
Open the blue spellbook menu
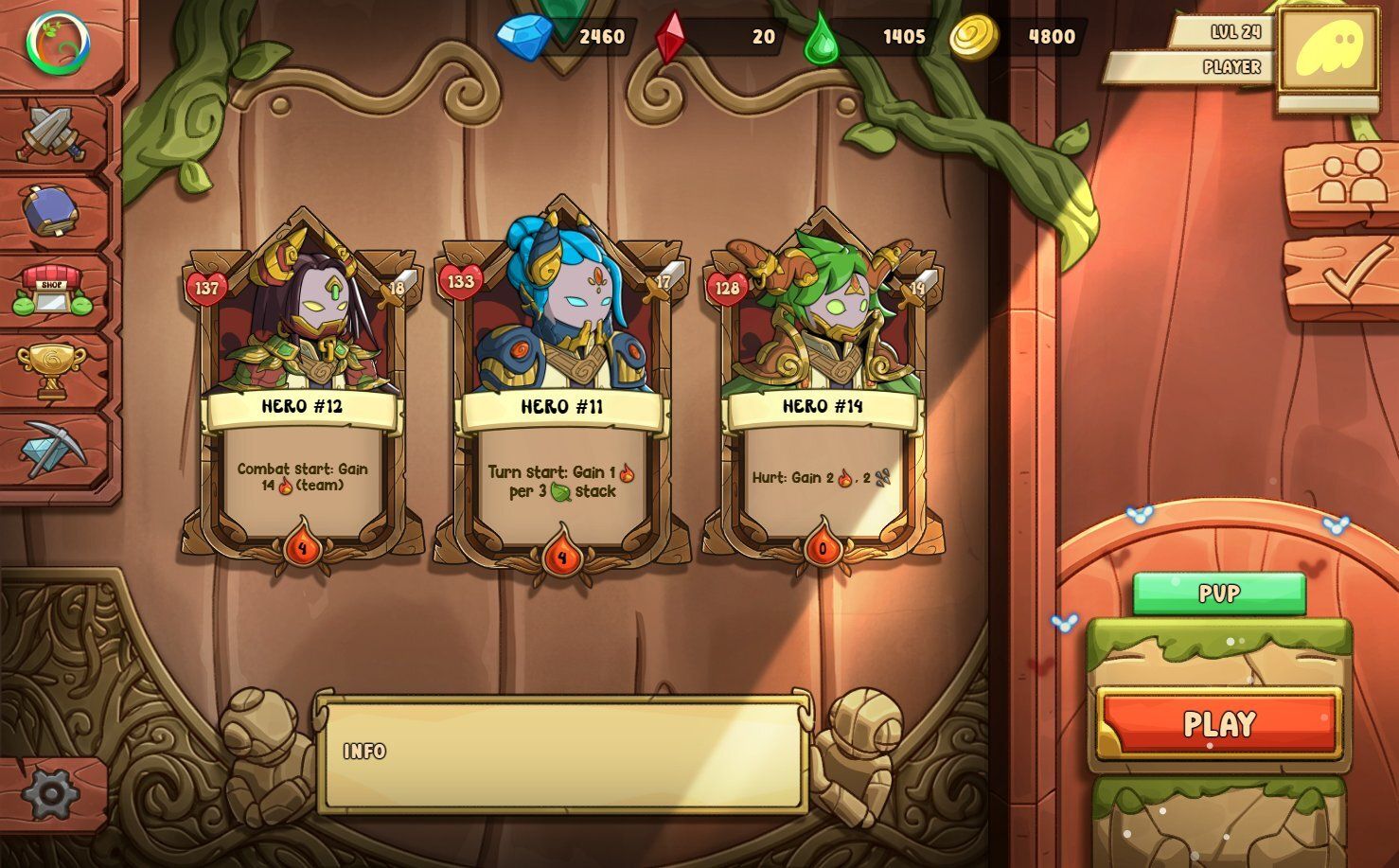[55, 210]
